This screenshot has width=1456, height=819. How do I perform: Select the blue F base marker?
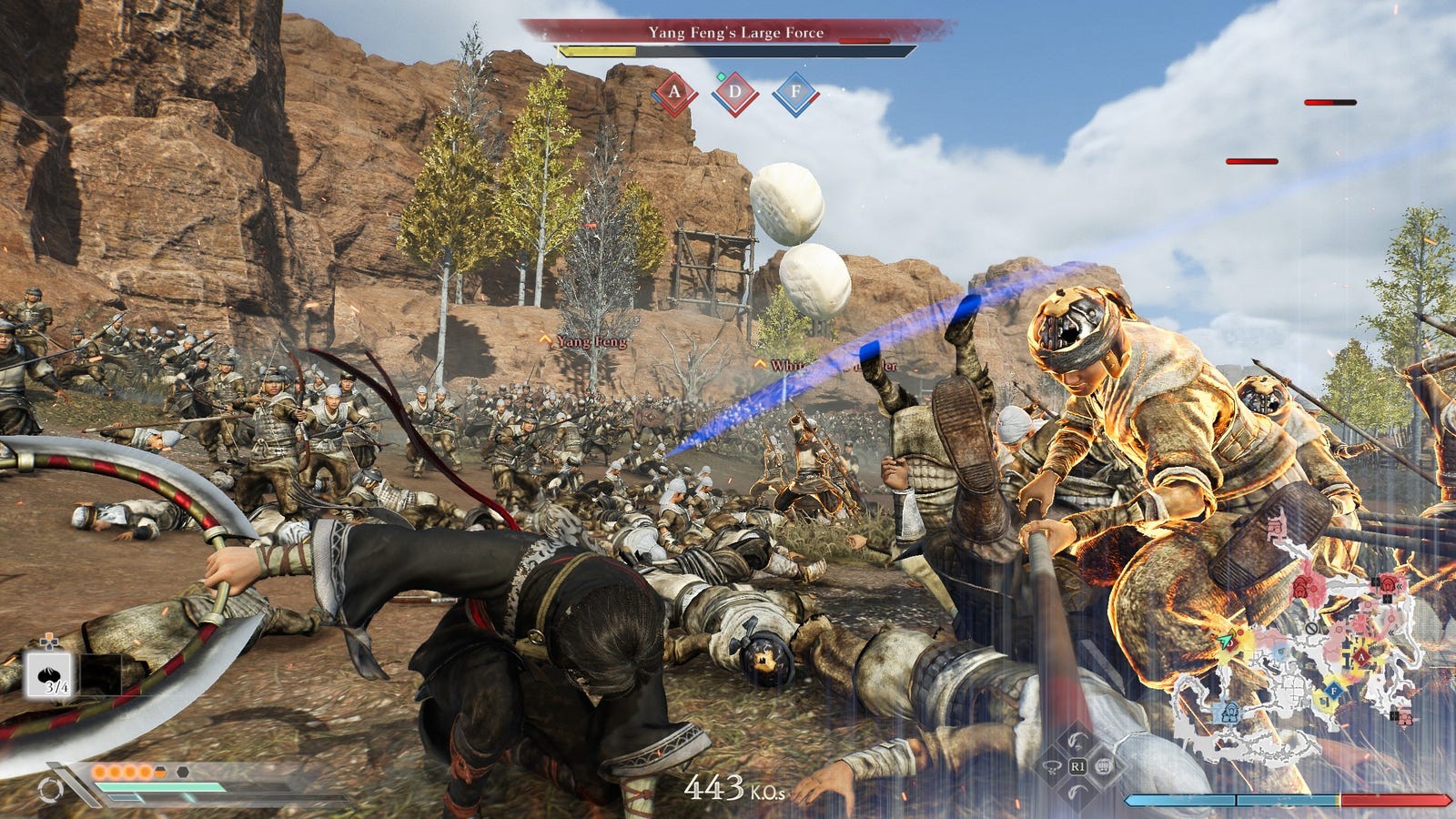point(795,92)
